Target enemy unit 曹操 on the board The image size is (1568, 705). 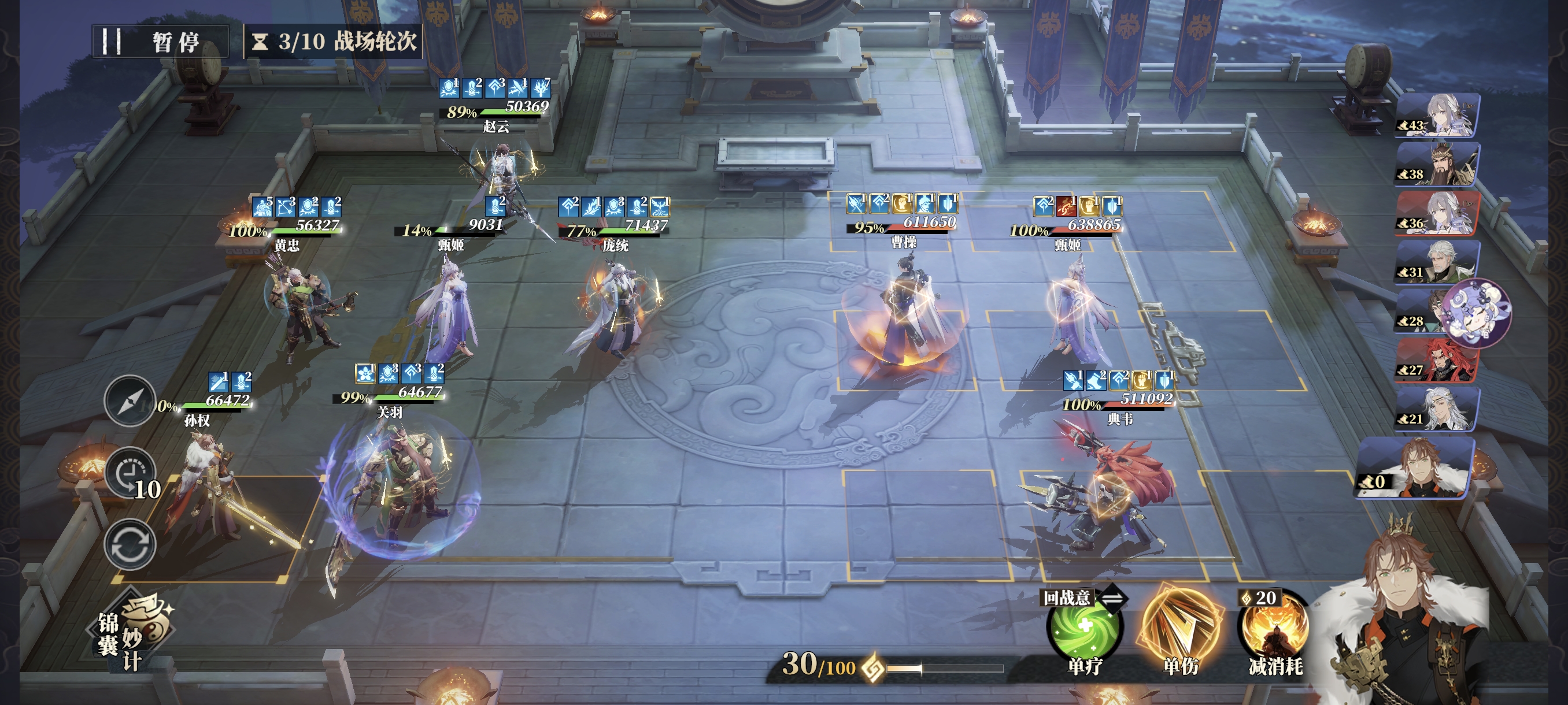pyautogui.click(x=906, y=316)
